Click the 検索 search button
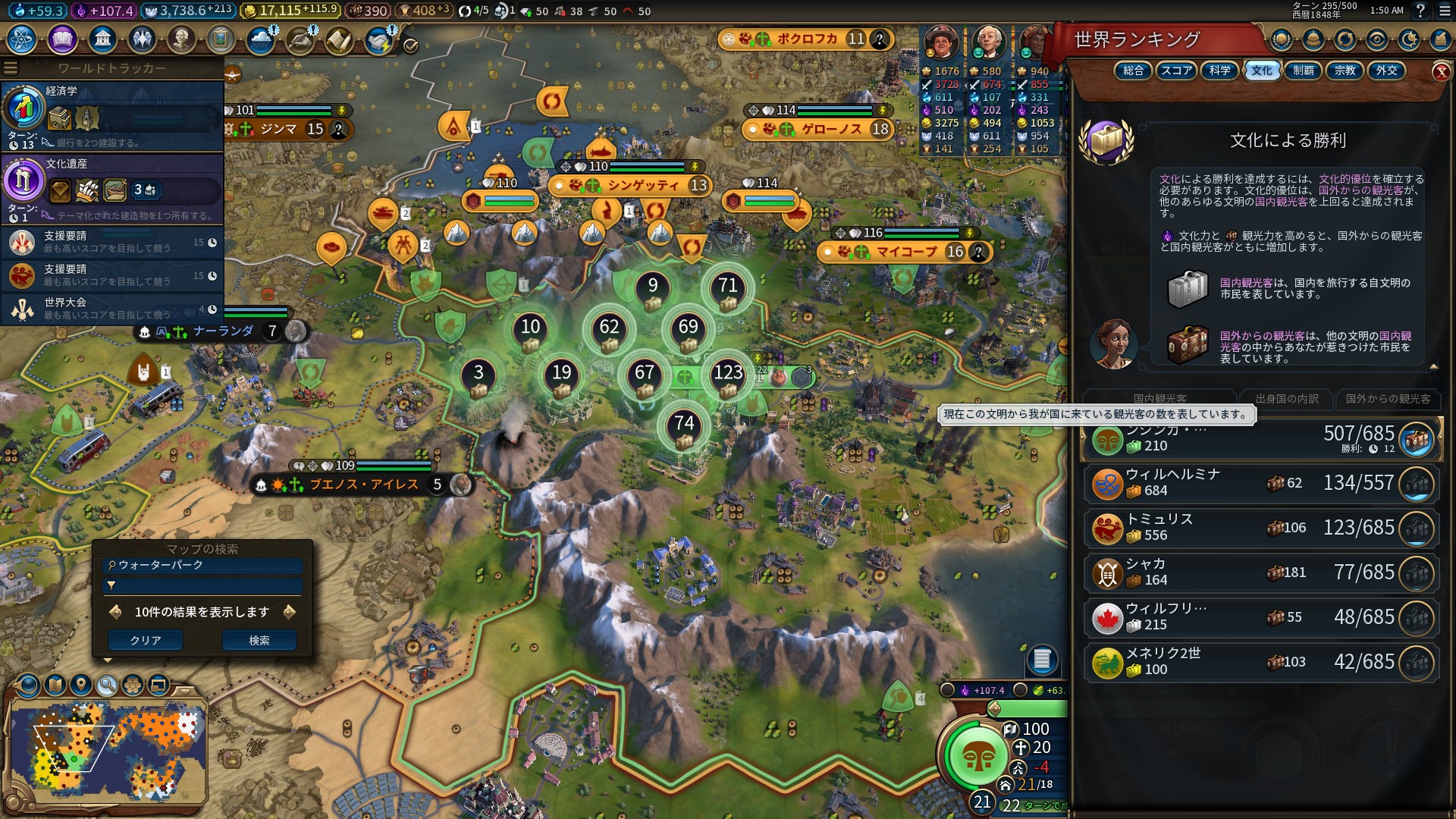Screen dimensions: 1456x819 click(259, 640)
